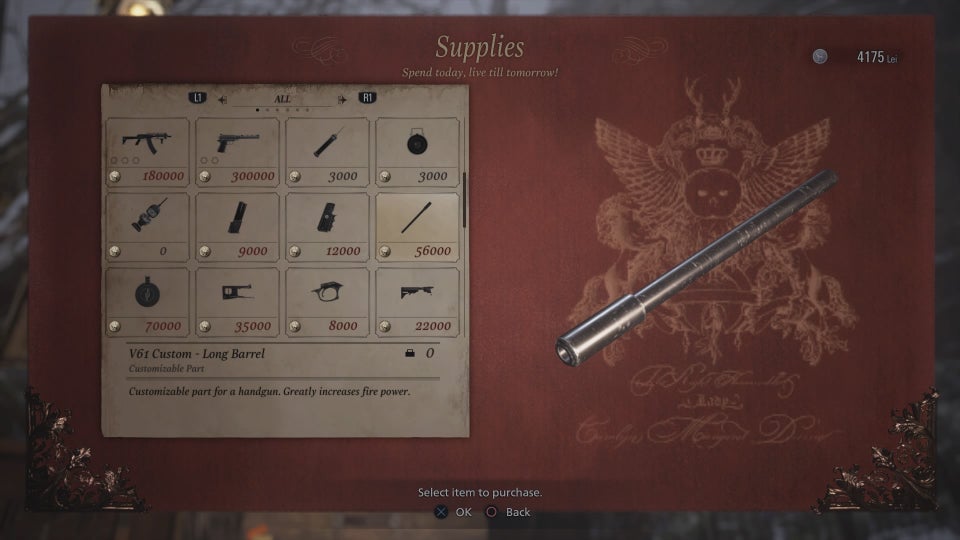Image resolution: width=960 pixels, height=540 pixels.
Task: Select the free item costing 0
Action: tap(147, 226)
